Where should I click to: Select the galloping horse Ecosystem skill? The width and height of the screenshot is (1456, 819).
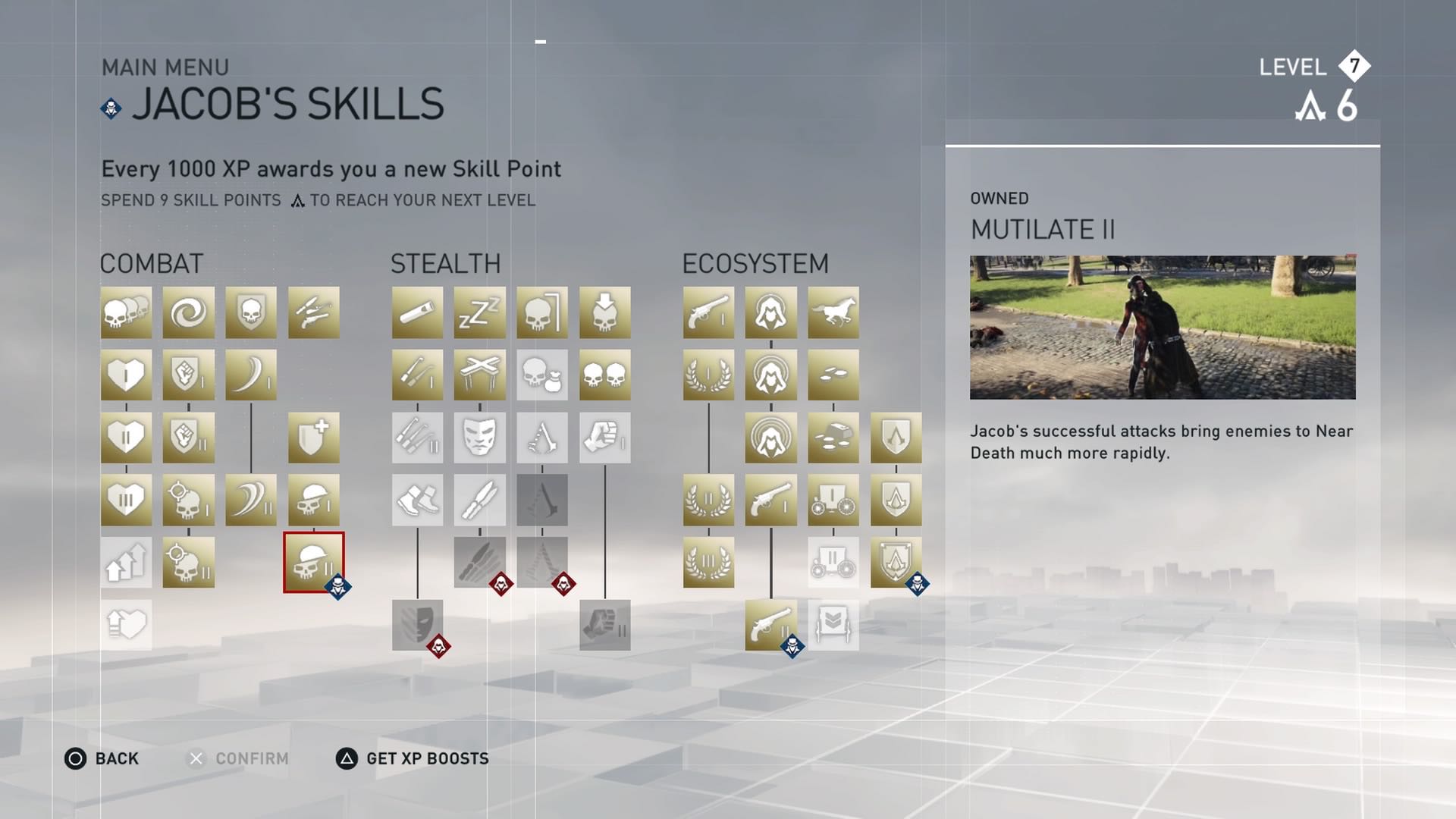[833, 312]
